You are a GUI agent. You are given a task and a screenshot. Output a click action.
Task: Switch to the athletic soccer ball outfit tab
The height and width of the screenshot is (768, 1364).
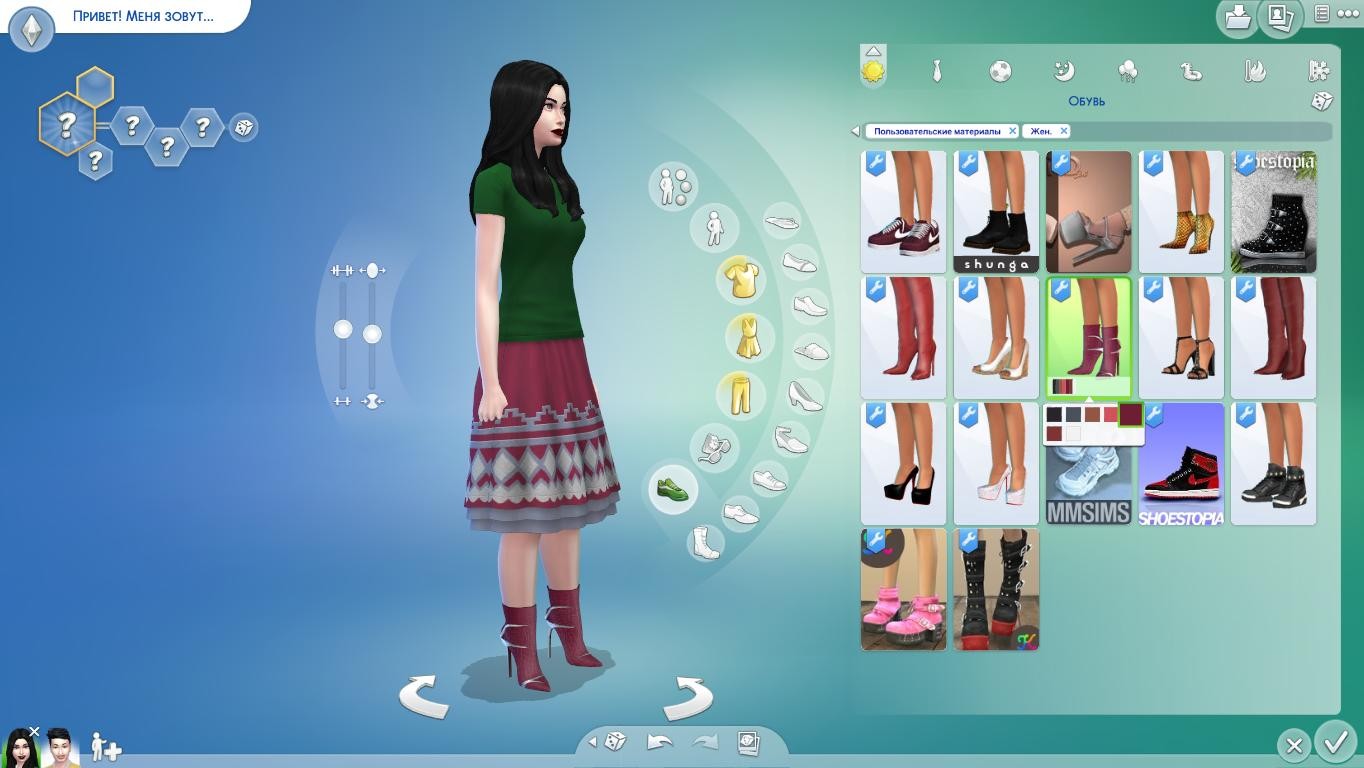tap(1000, 71)
